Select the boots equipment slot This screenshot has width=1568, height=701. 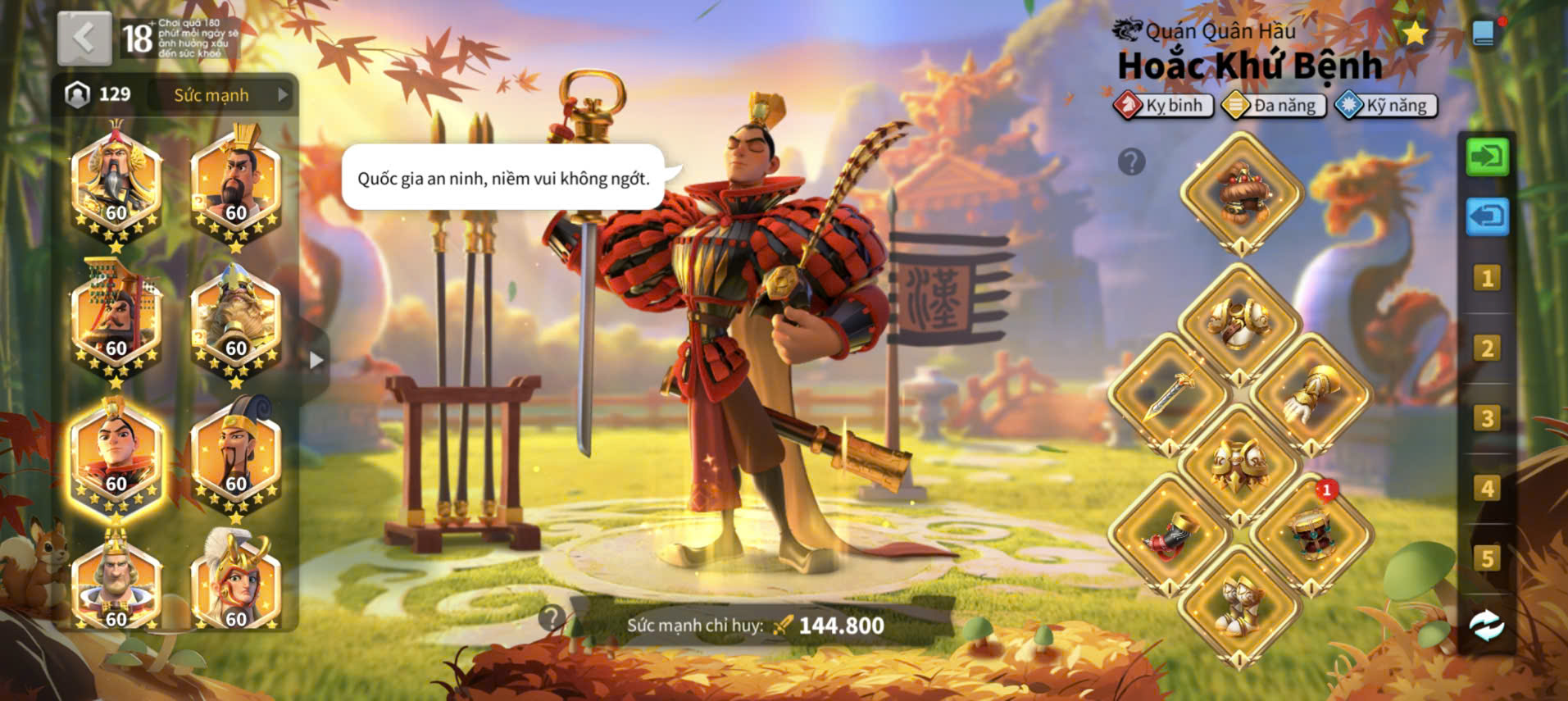tap(1240, 605)
